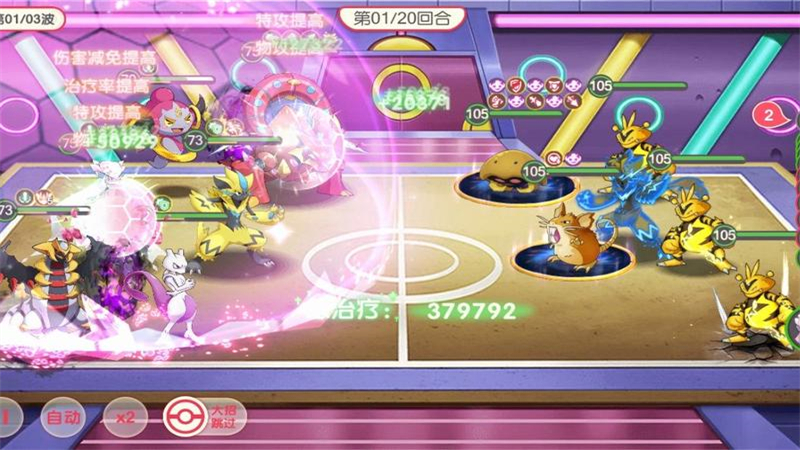Screen dimensions: 800x450
Task: Click the partially visible red pause button
Action: click(x=5, y=416)
